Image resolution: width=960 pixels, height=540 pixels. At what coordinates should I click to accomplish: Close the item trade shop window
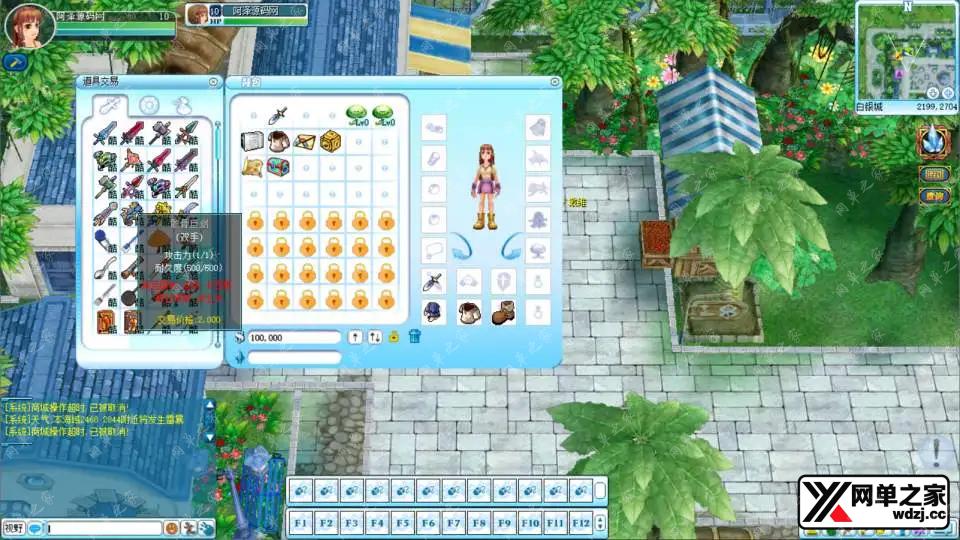[213, 82]
